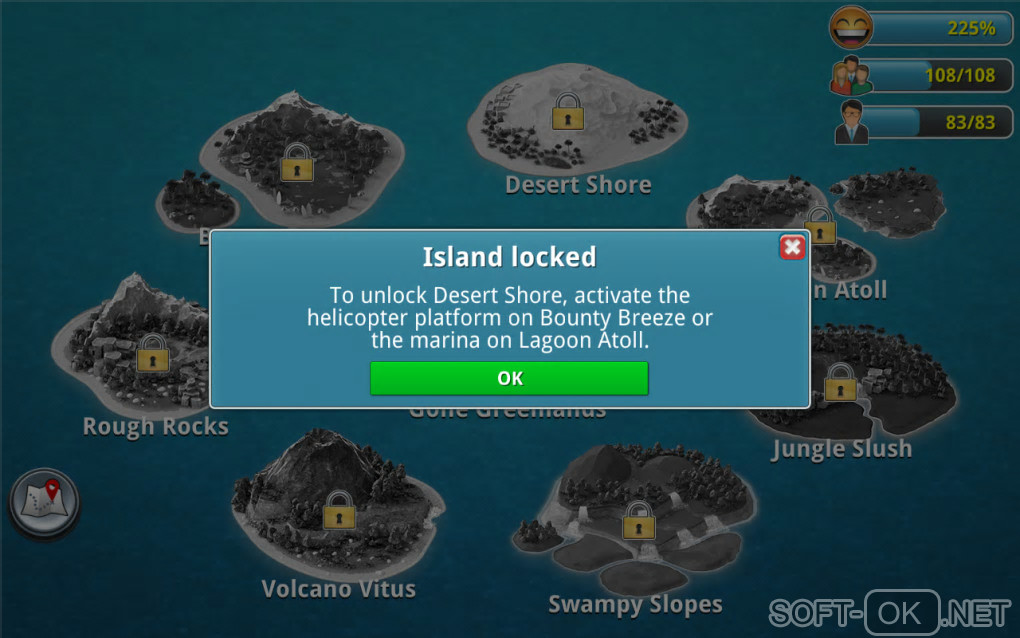Image resolution: width=1020 pixels, height=638 pixels.
Task: Select the locked Desert Shore island
Action: click(568, 113)
